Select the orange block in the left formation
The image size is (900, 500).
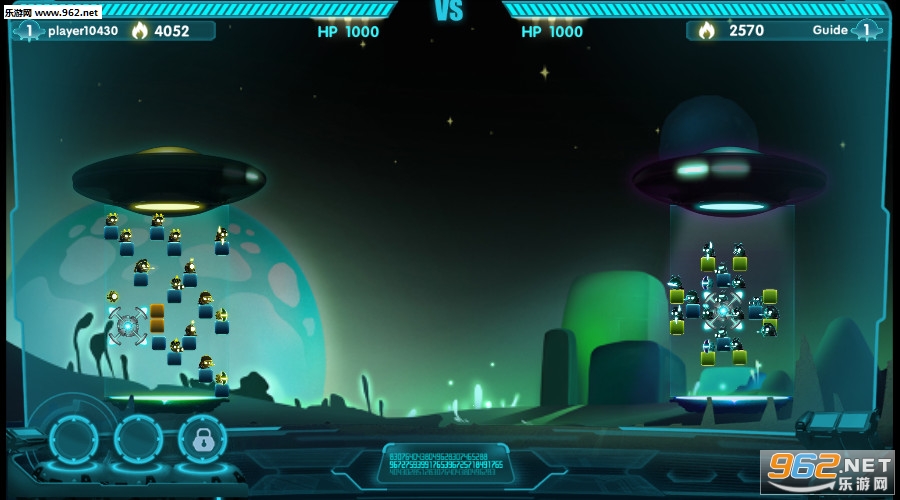point(157,318)
